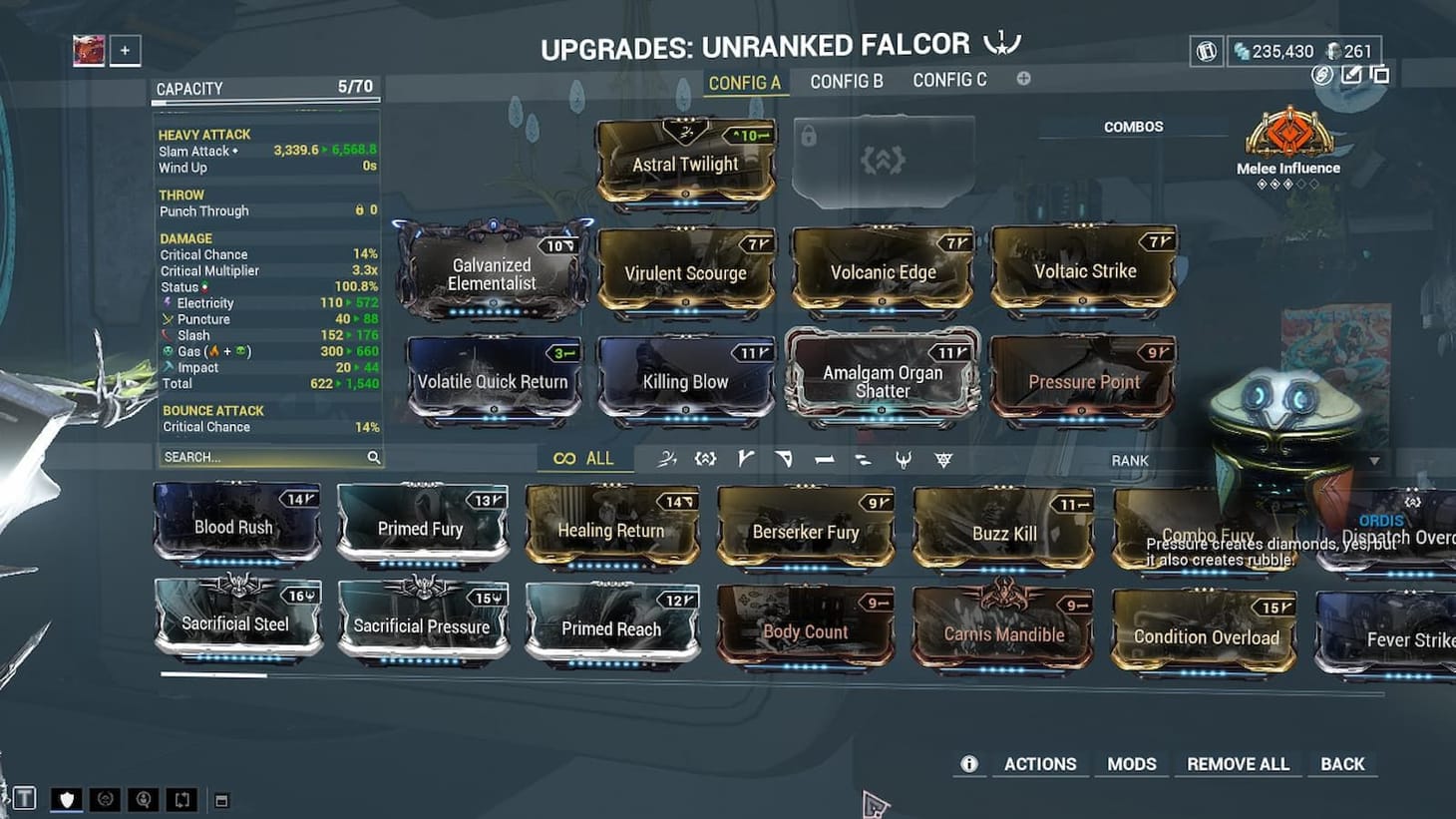
Task: Click the mod search field
Action: pyautogui.click(x=264, y=456)
